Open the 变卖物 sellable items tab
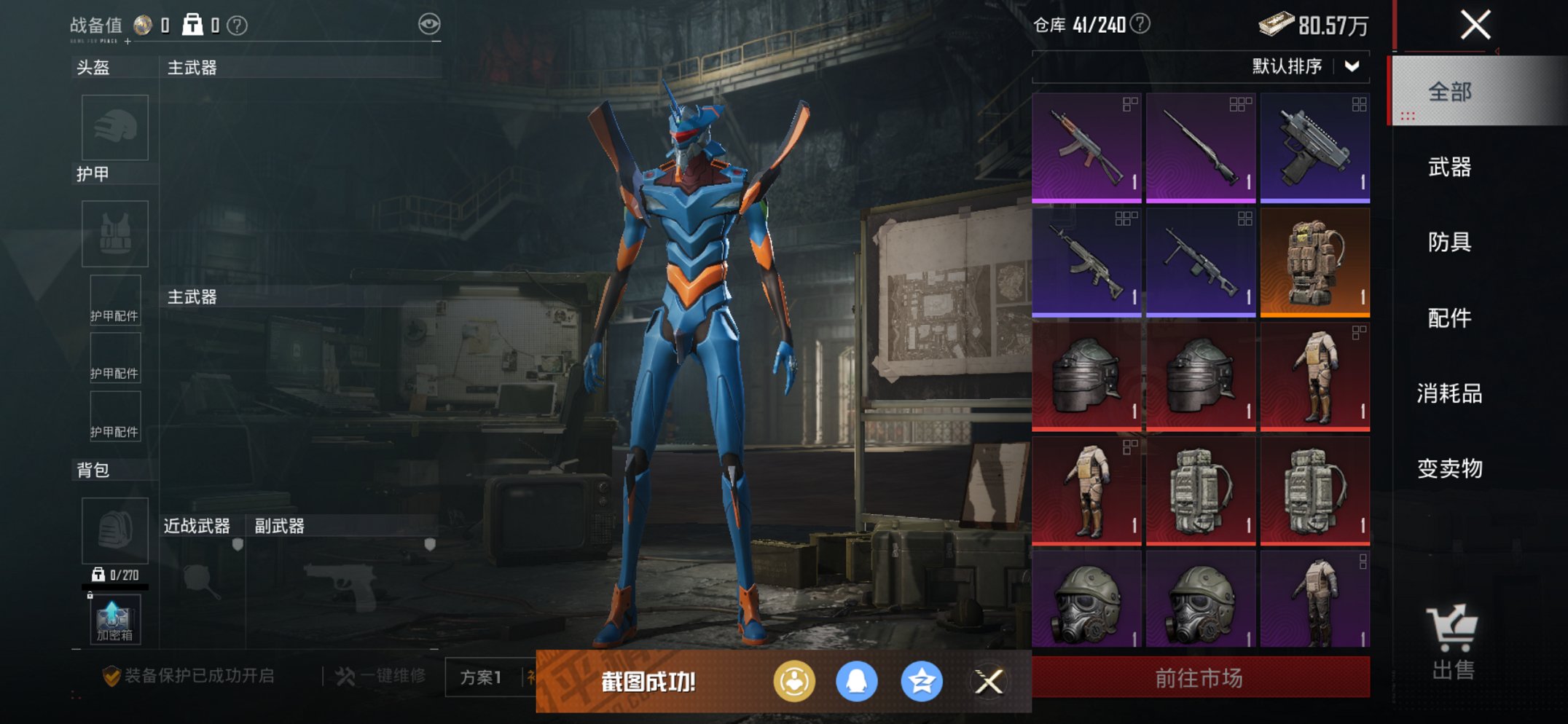Viewport: 1568px width, 724px height. click(x=1450, y=468)
